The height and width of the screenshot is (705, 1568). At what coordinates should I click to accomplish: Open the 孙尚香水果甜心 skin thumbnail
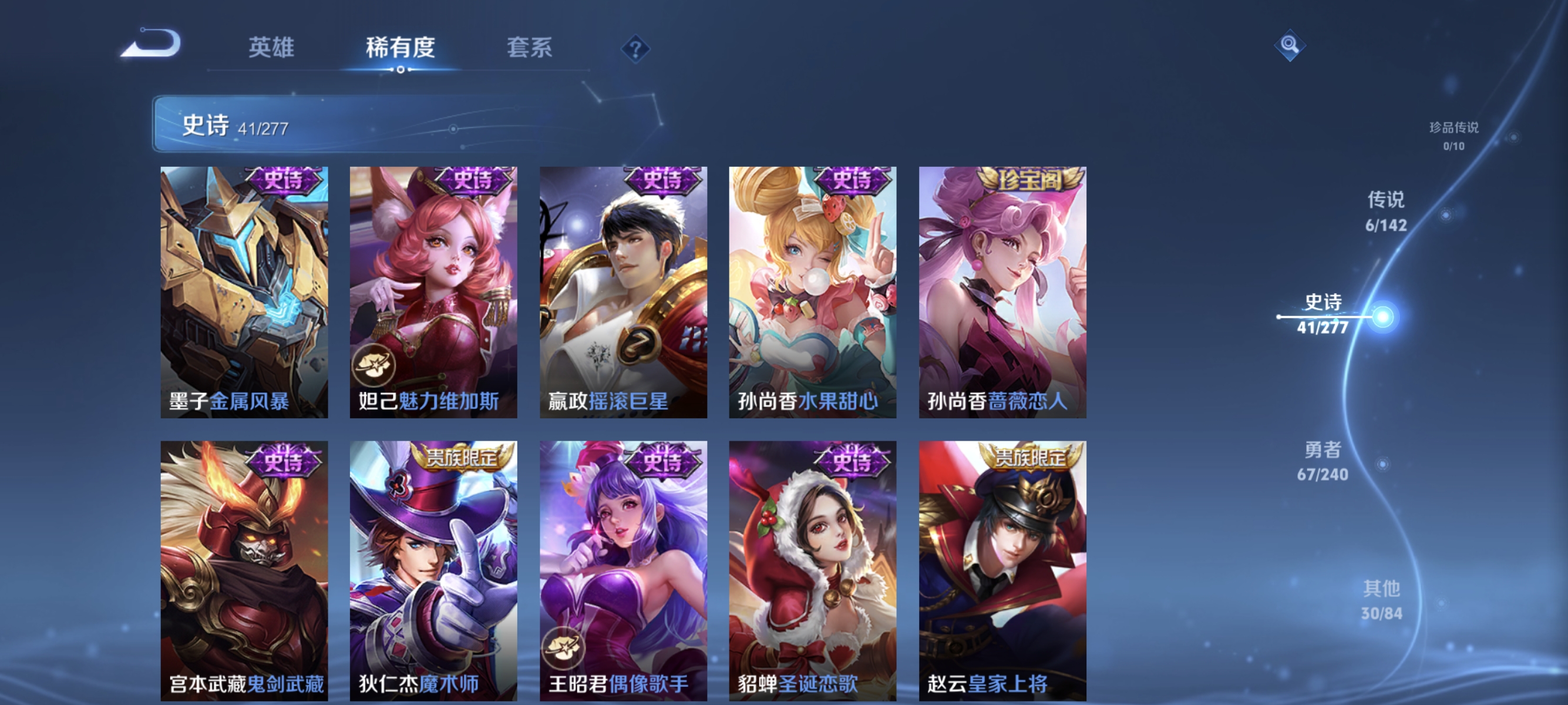pyautogui.click(x=811, y=292)
